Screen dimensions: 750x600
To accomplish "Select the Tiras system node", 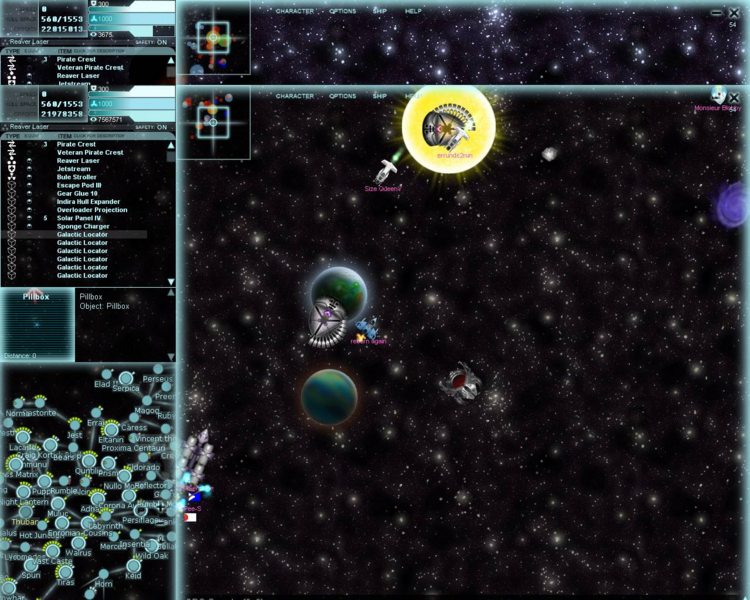I will tap(65, 571).
